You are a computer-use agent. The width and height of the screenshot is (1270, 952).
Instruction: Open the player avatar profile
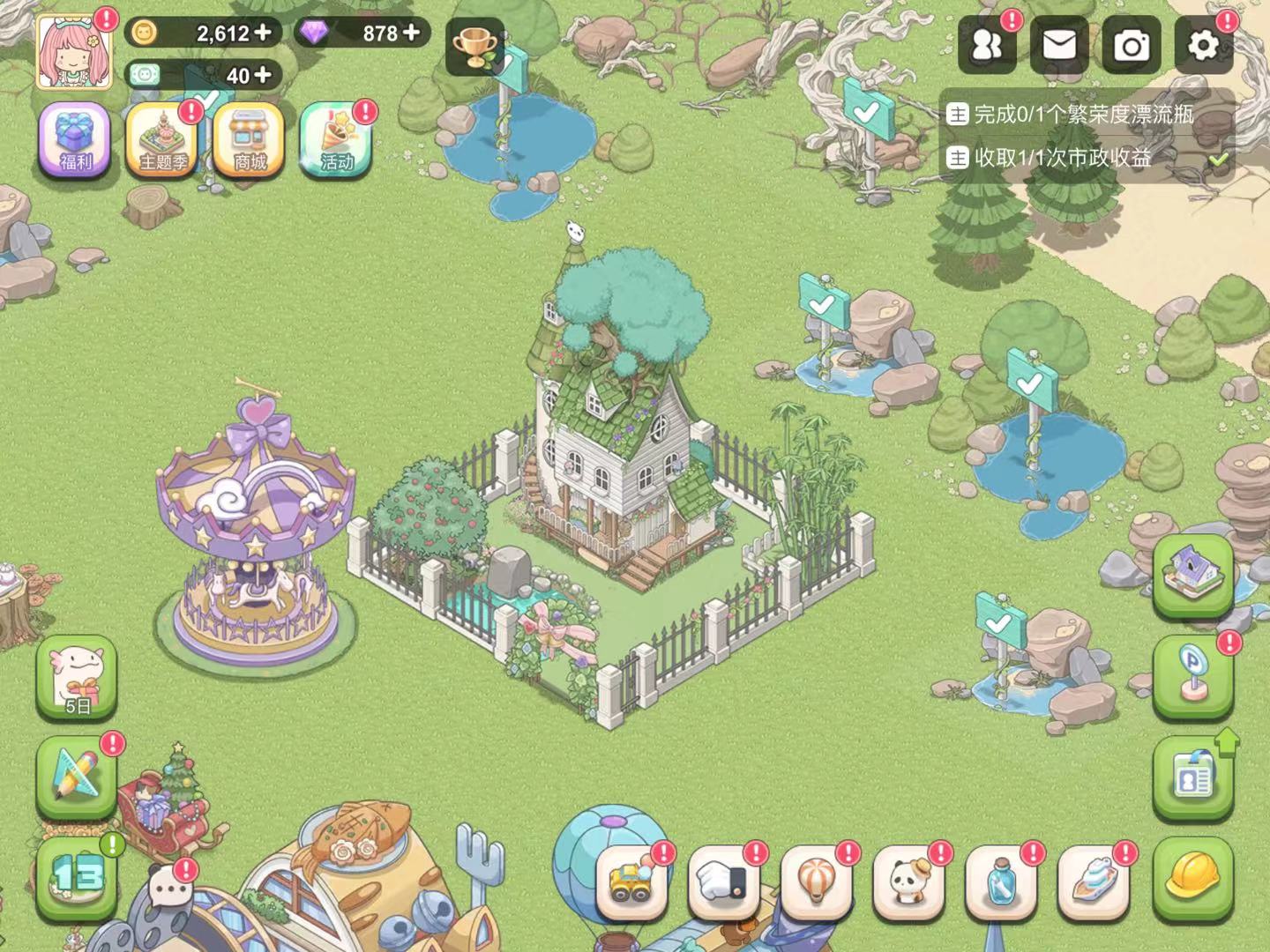(74, 51)
